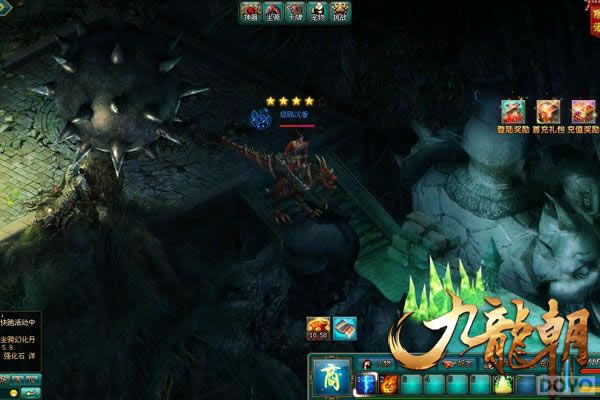Click the timed buff icon showing 18:58
Viewport: 600px width, 400px height.
click(320, 328)
